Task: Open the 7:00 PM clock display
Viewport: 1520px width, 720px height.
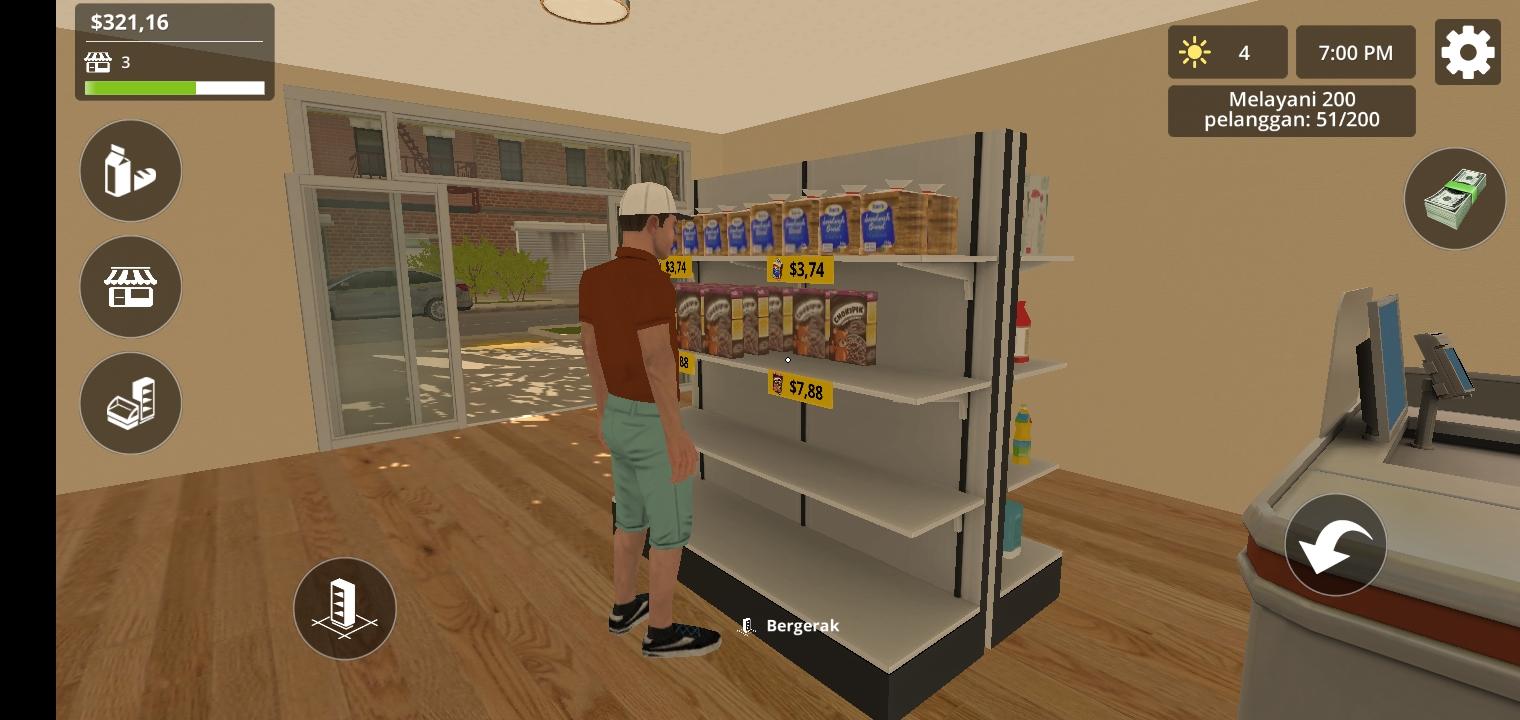Action: [x=1355, y=51]
